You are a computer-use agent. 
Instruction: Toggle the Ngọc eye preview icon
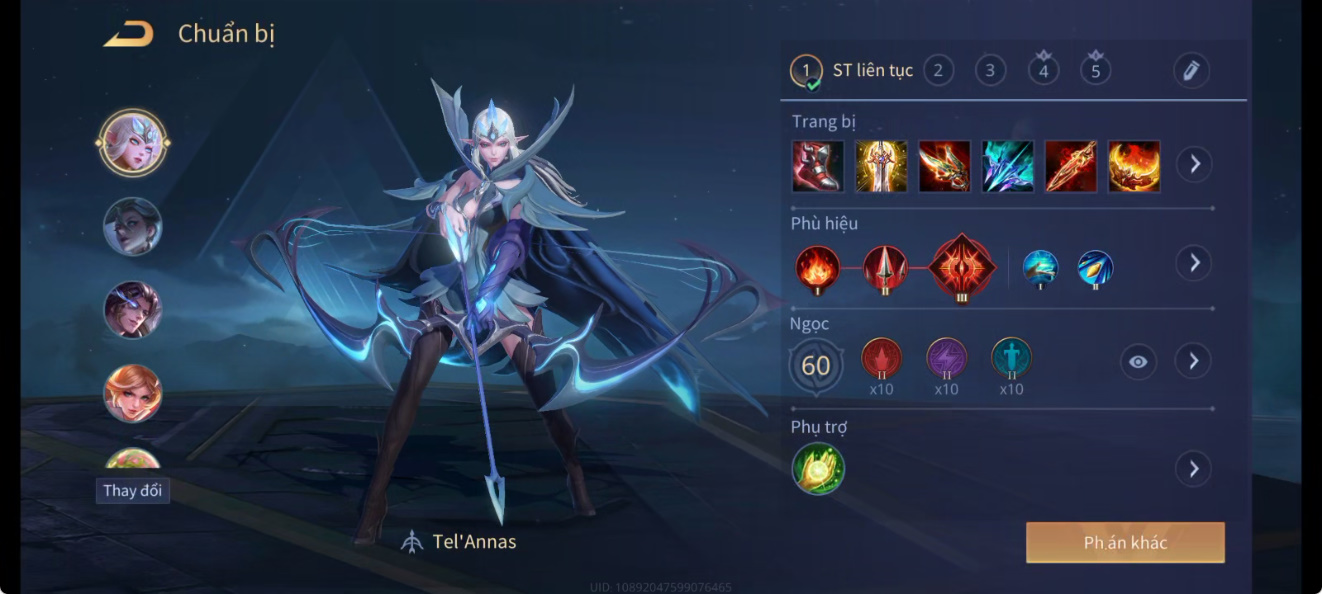[1138, 362]
